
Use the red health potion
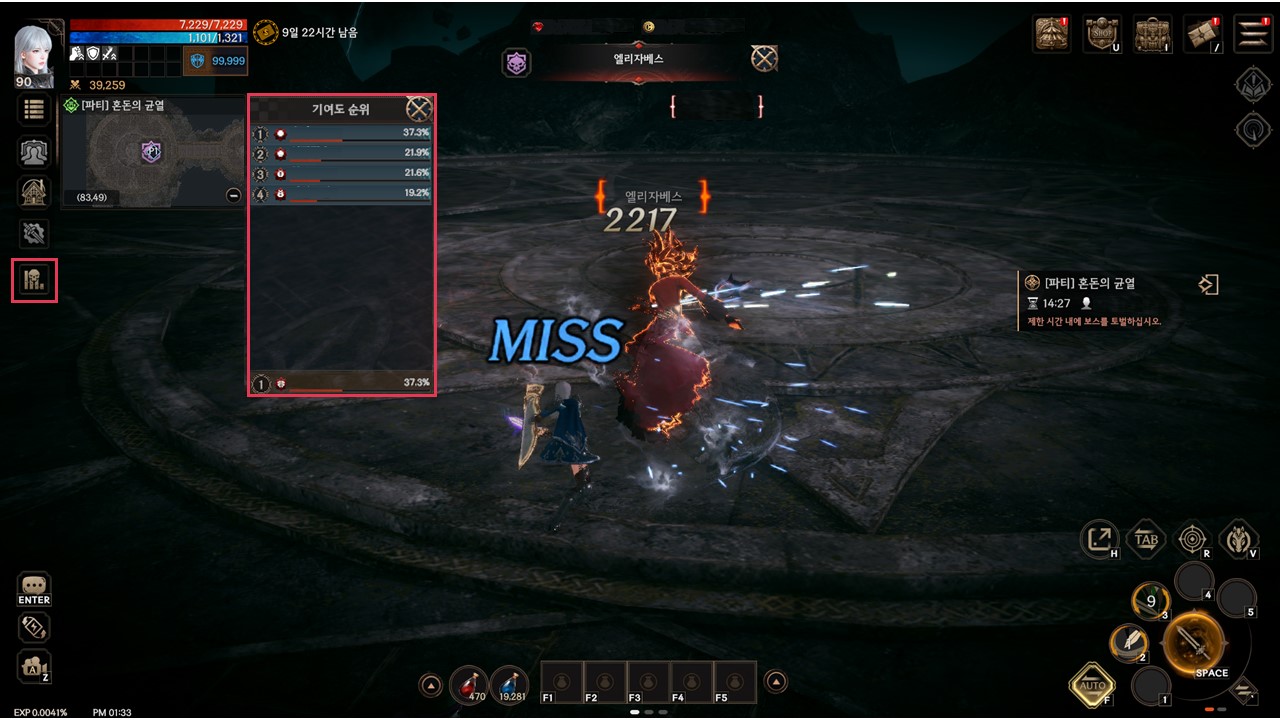pyautogui.click(x=469, y=683)
